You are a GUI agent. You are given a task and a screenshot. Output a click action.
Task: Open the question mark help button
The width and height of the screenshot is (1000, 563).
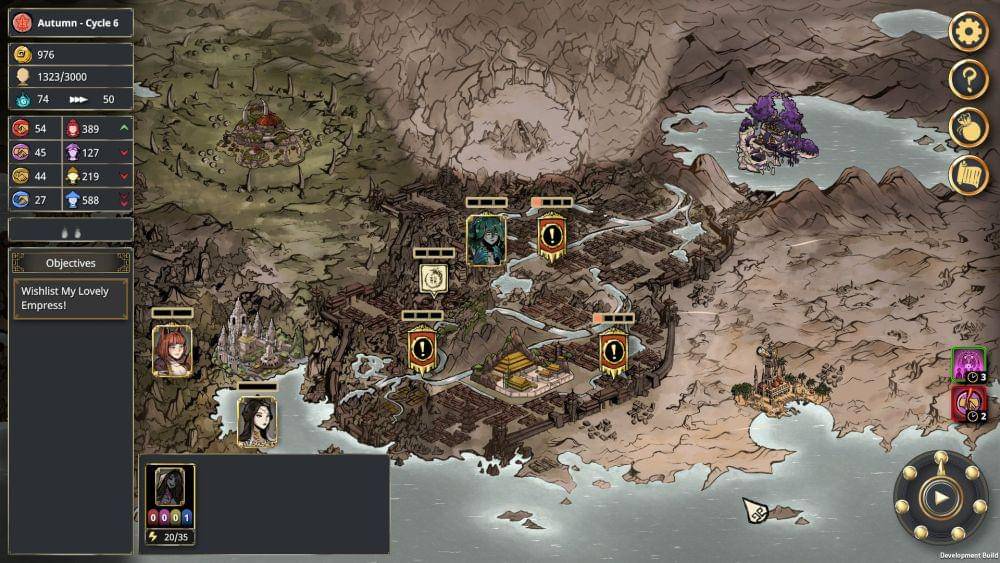tap(968, 80)
